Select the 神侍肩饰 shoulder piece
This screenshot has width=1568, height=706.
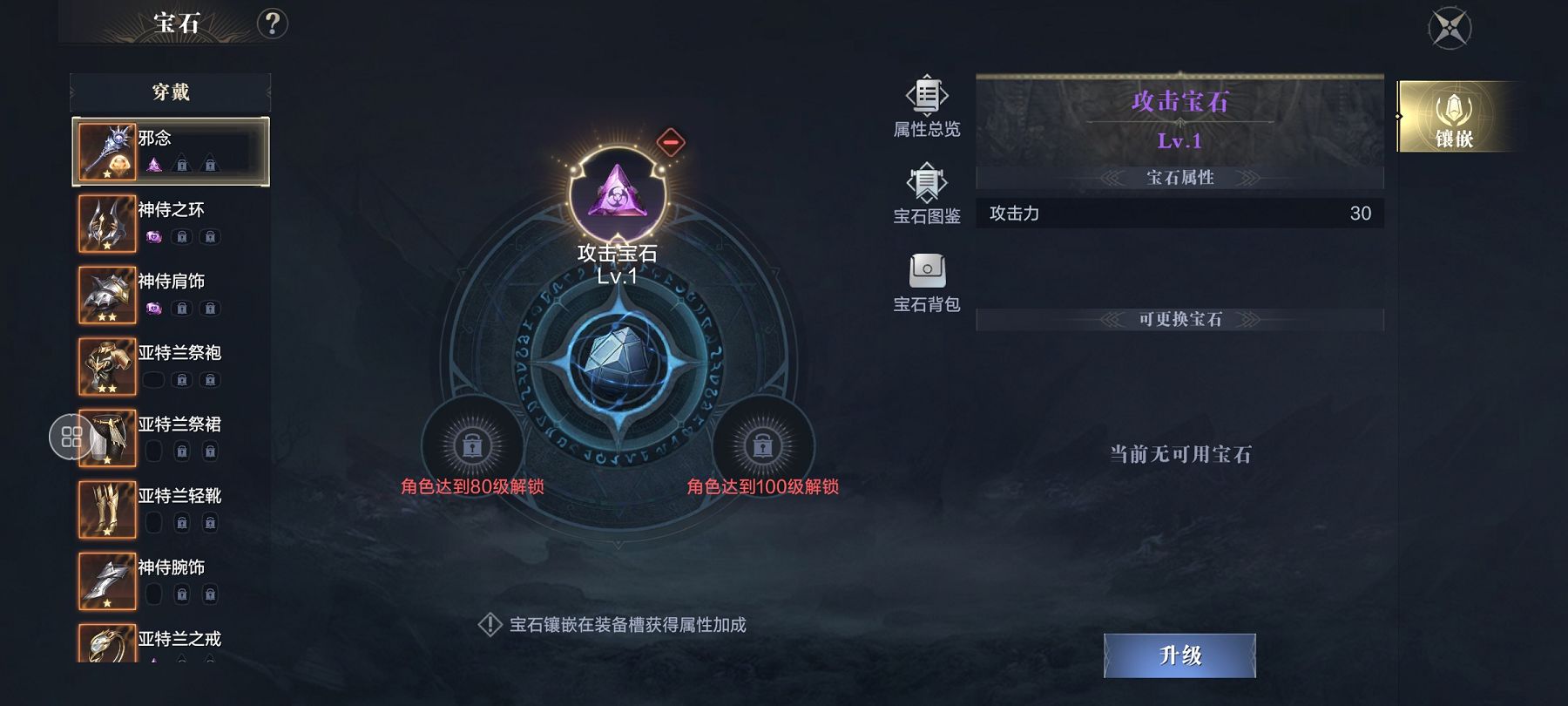171,295
